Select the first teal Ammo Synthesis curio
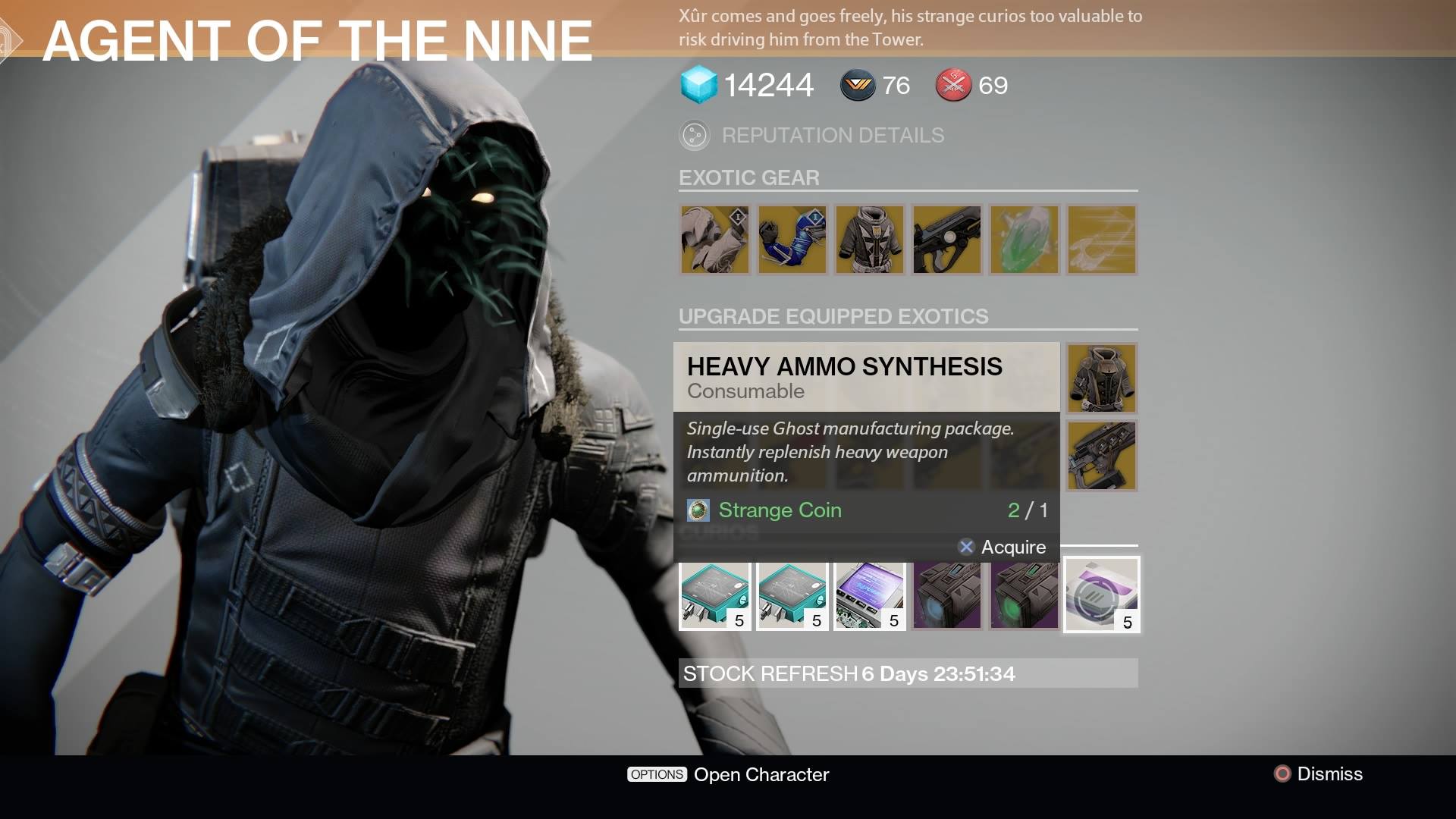The height and width of the screenshot is (819, 1456). 715,595
